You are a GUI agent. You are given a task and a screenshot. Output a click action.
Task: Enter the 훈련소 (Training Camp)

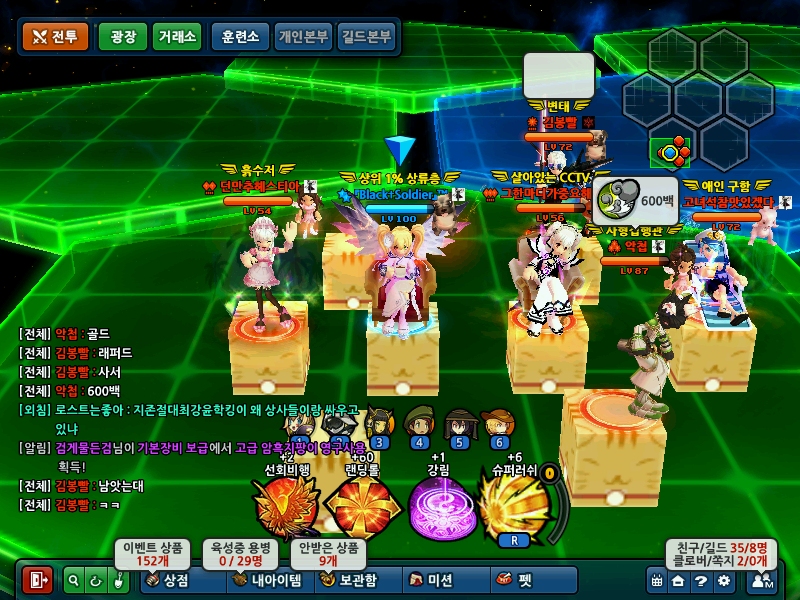tap(238, 37)
